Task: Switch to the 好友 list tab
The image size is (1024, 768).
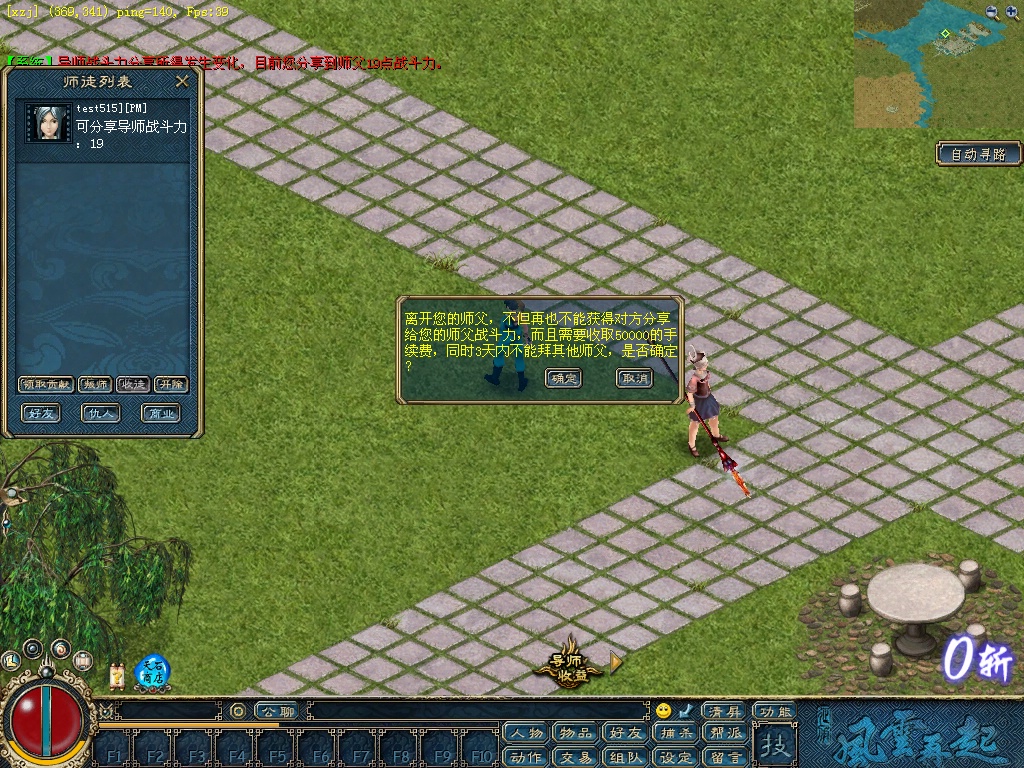Action: tap(42, 413)
